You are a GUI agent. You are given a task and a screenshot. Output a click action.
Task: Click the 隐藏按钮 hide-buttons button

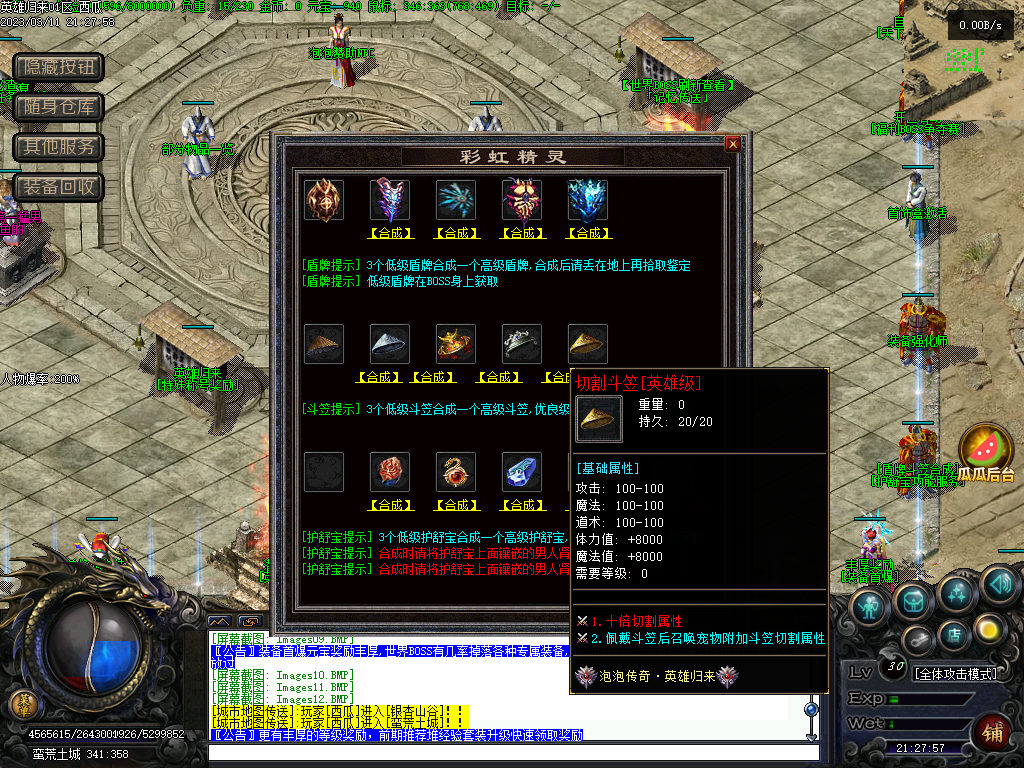(x=59, y=67)
